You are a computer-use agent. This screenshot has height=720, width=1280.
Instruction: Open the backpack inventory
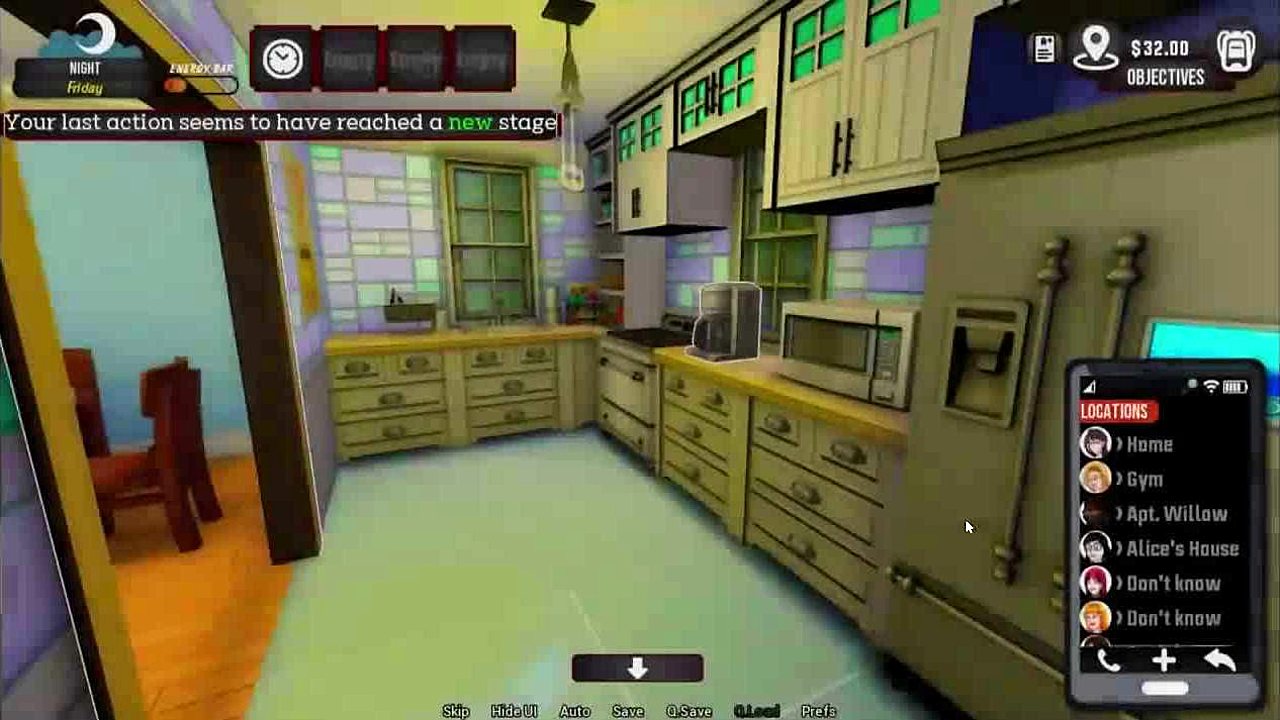[1236, 50]
